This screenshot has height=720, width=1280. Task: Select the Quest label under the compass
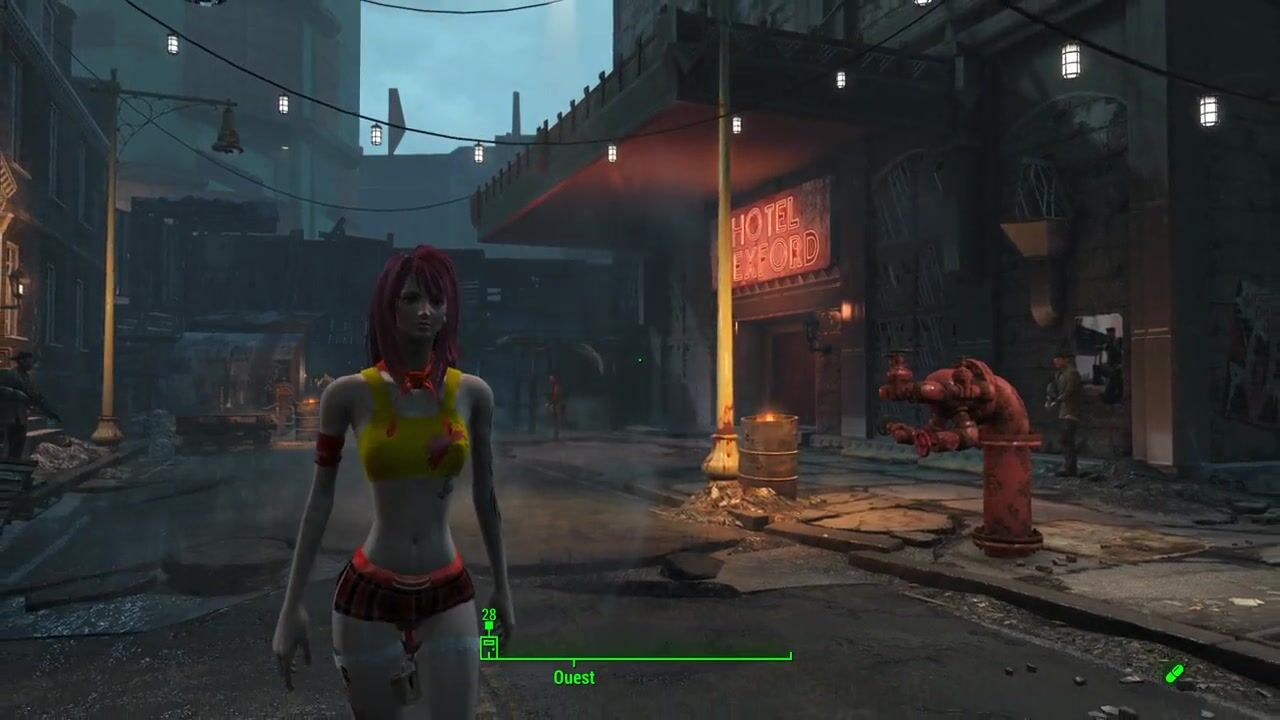click(x=574, y=678)
